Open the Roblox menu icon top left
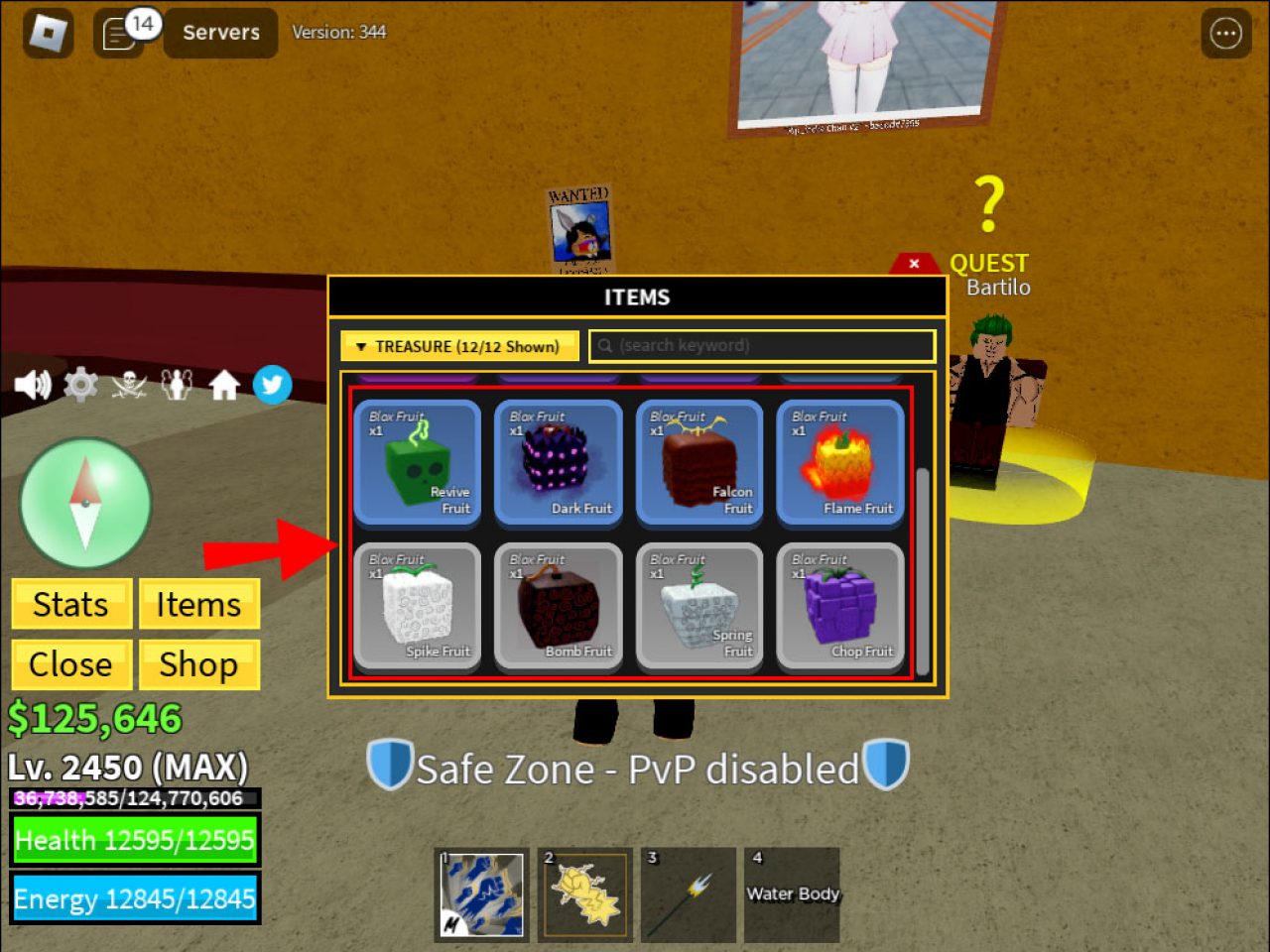The height and width of the screenshot is (952, 1270). 47,33
